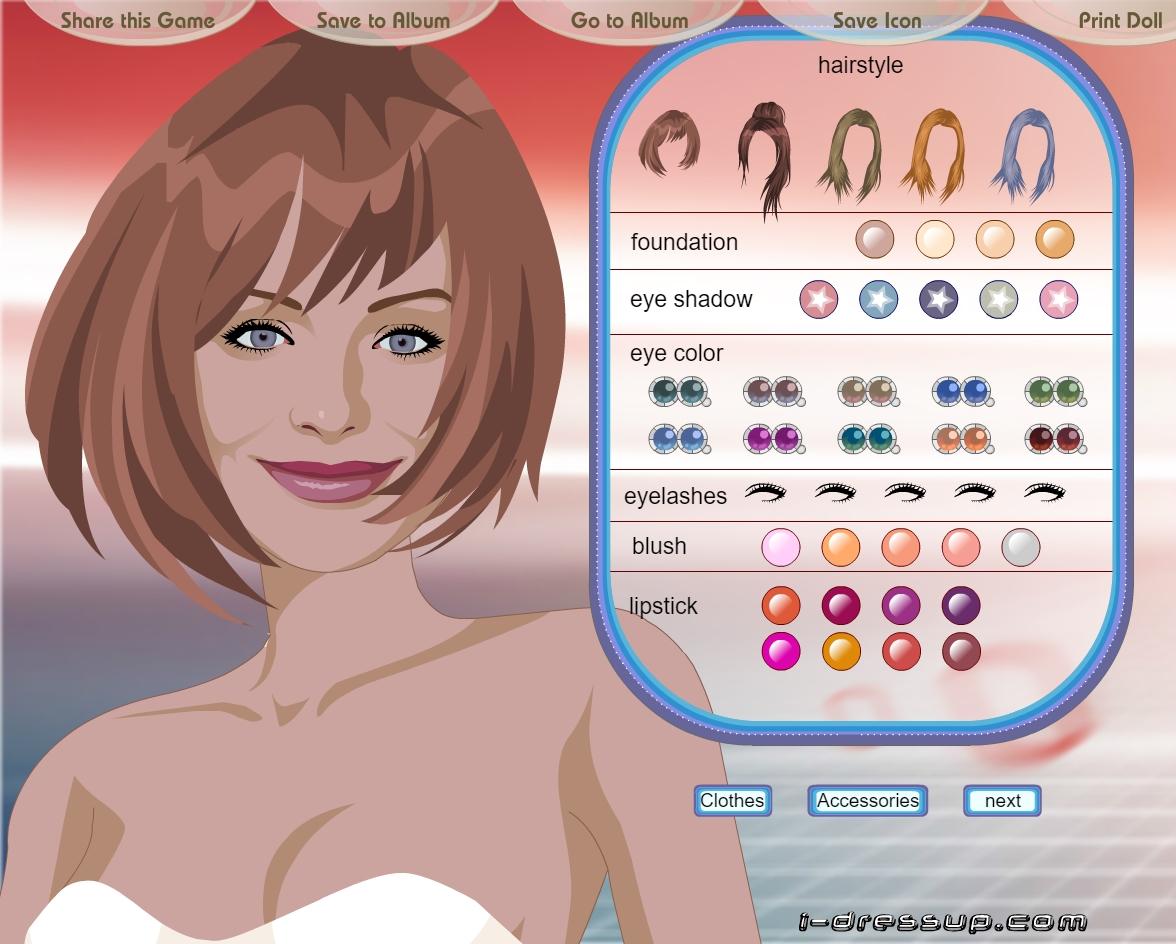Go to the Accessories section
Image resolution: width=1176 pixels, height=944 pixels.
[x=867, y=800]
